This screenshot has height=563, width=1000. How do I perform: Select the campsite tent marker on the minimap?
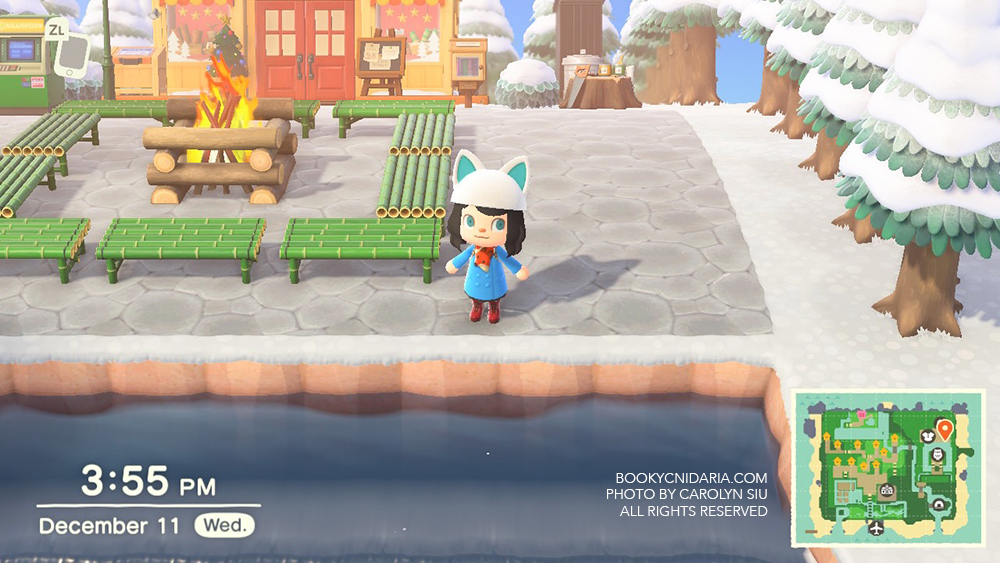(940, 505)
